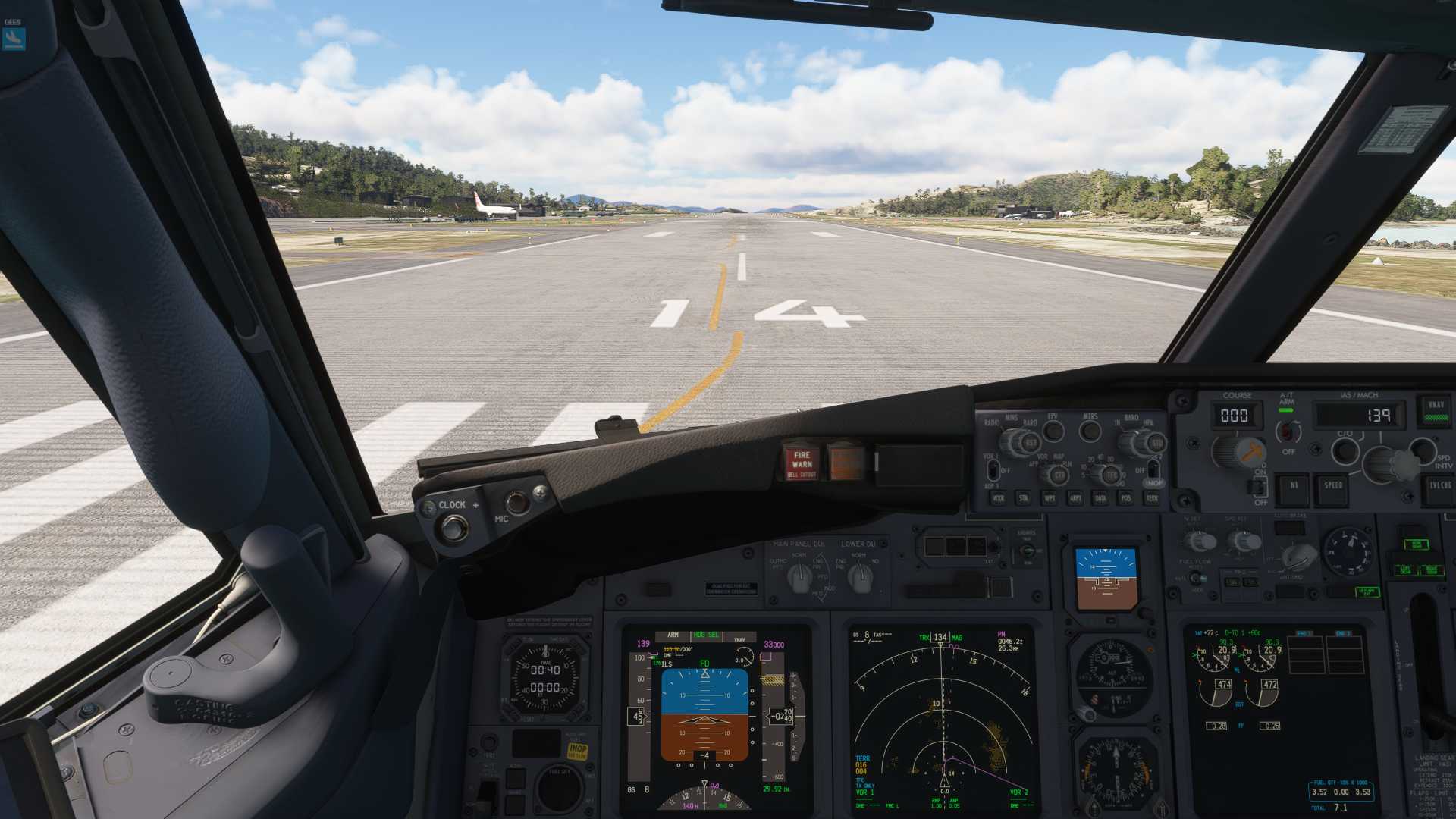The width and height of the screenshot is (1456, 819).
Task: Toggle the A/T ARM autothrottle switch
Action: pyautogui.click(x=1287, y=432)
